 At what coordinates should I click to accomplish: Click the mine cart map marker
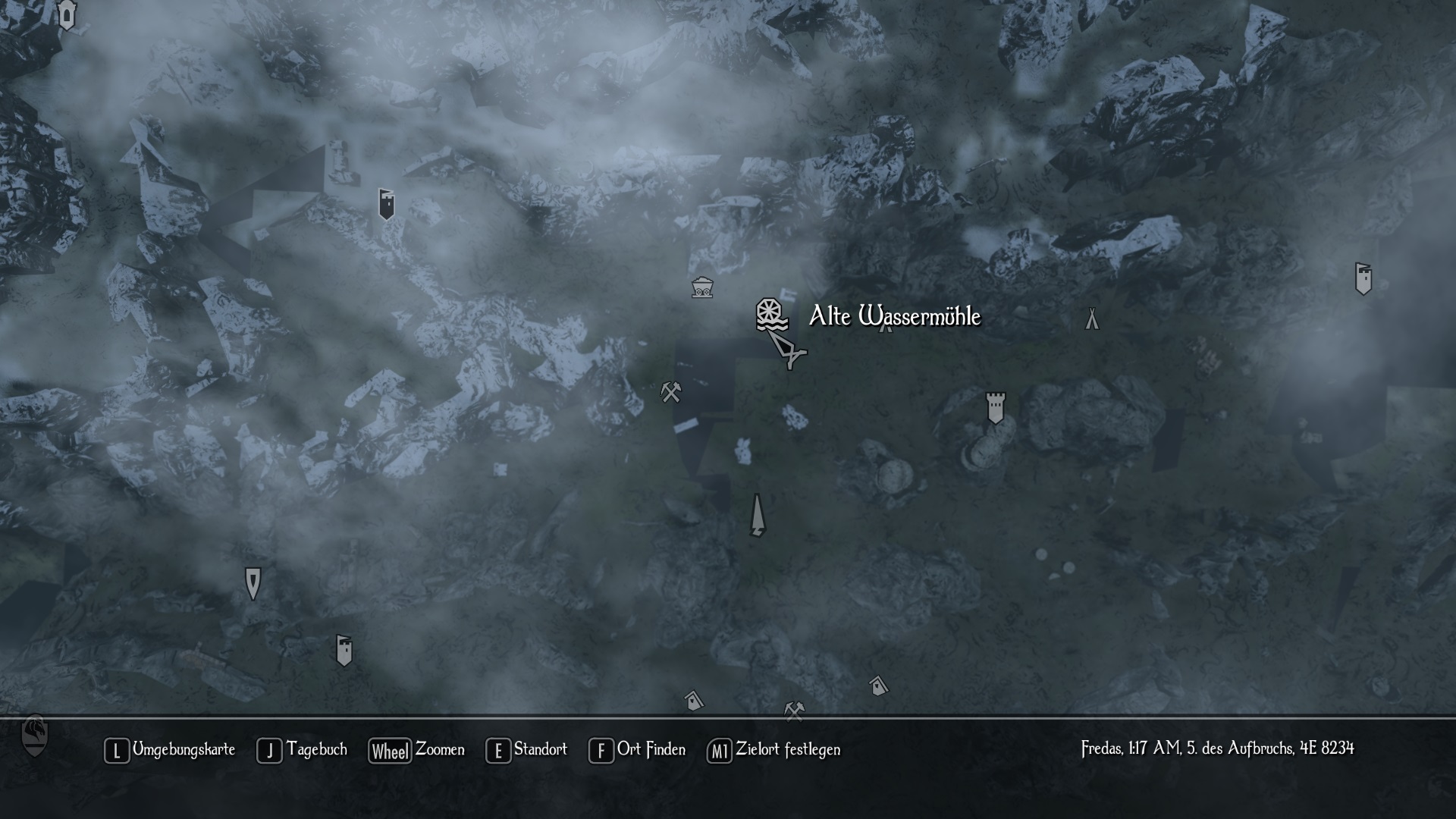pyautogui.click(x=702, y=287)
